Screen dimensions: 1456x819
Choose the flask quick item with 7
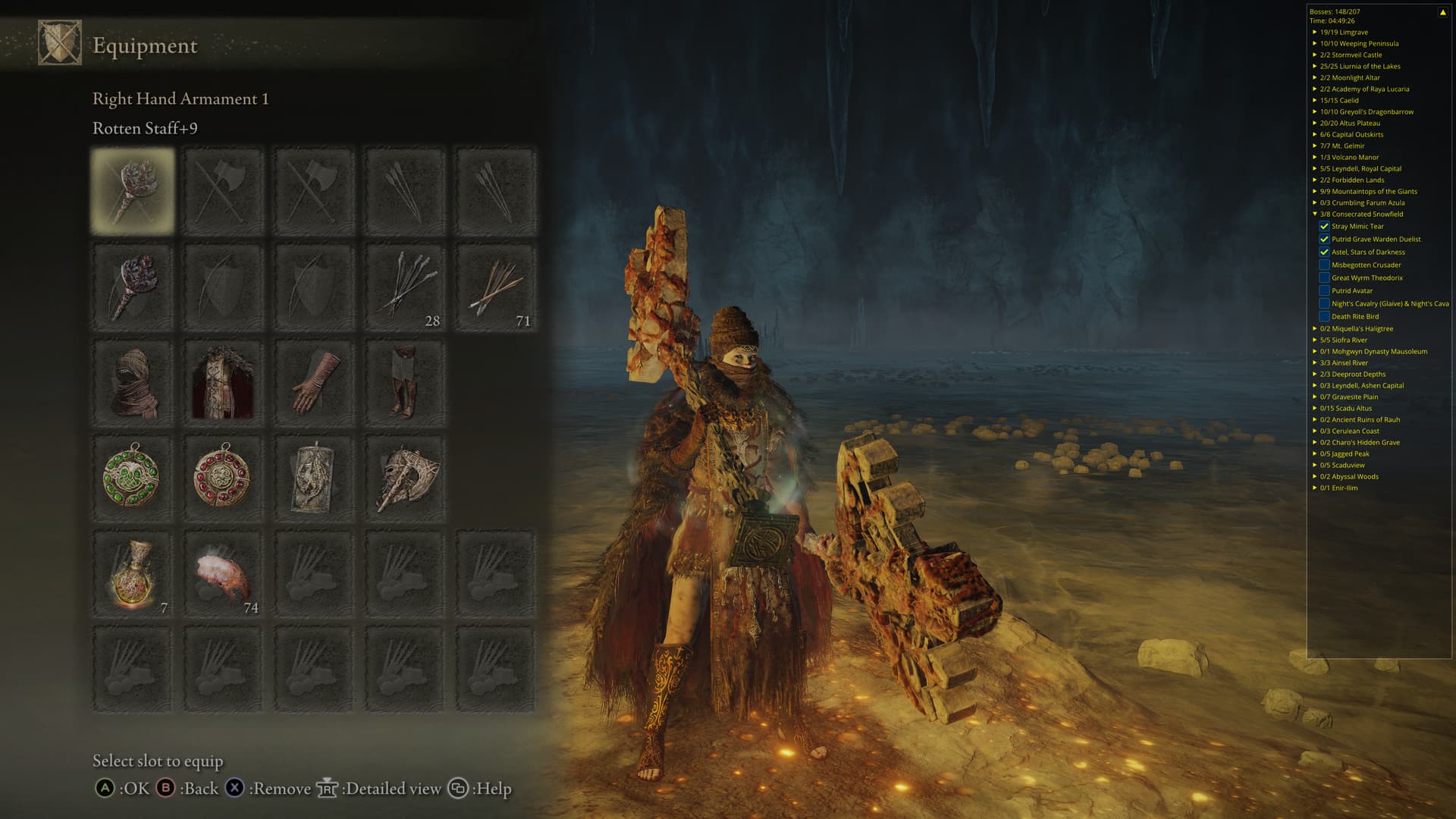pyautogui.click(x=133, y=575)
